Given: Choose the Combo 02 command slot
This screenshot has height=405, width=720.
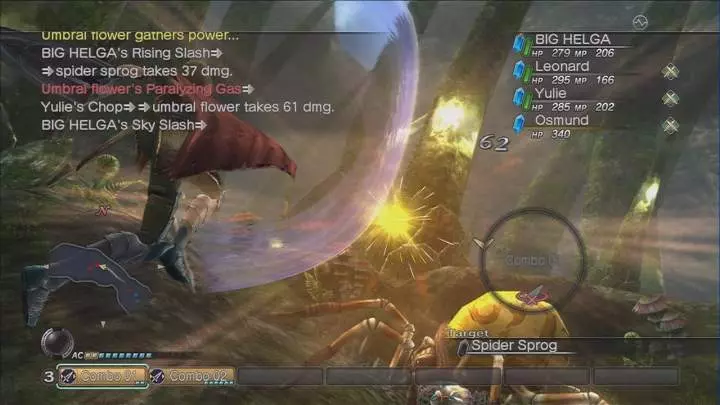Looking at the screenshot, I should coord(192,376).
